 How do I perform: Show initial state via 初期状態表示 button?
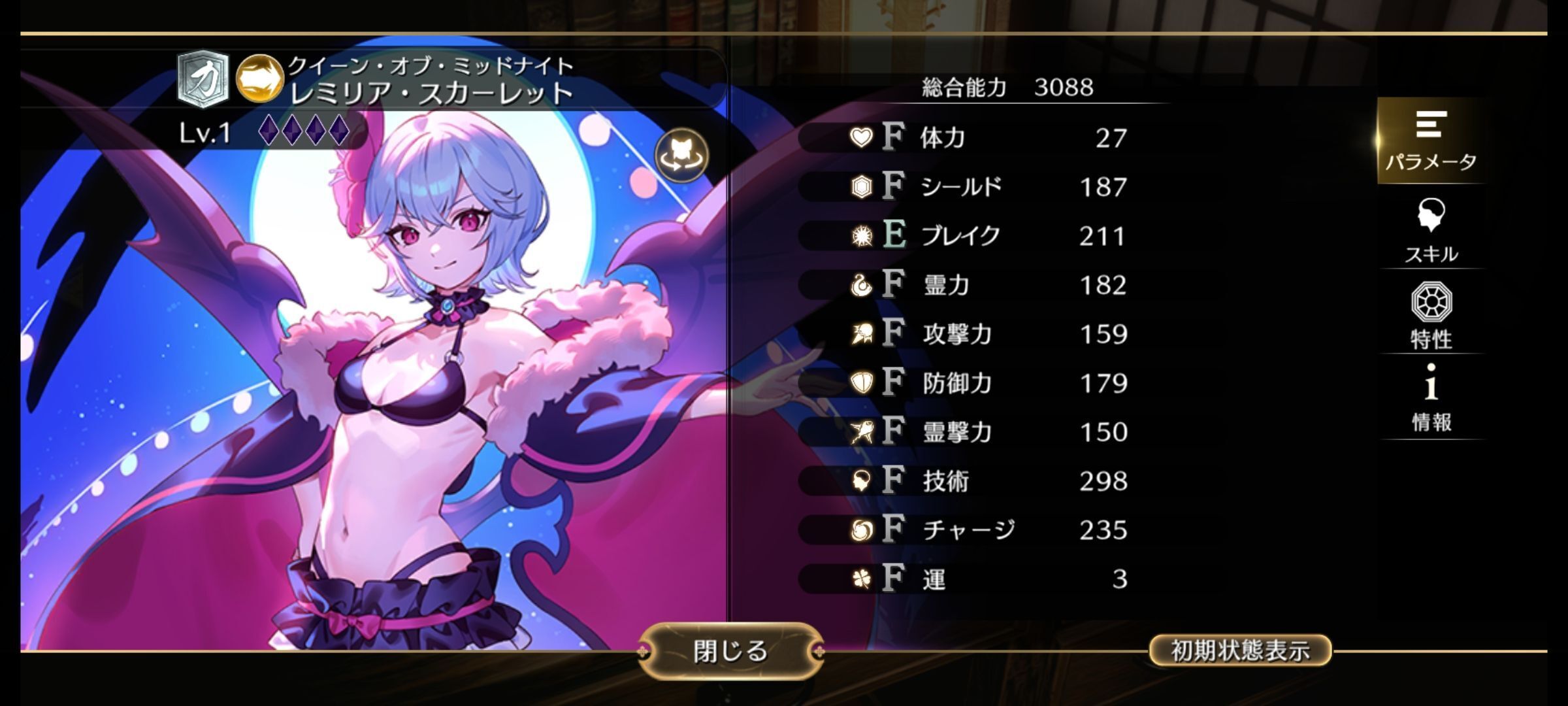1239,650
